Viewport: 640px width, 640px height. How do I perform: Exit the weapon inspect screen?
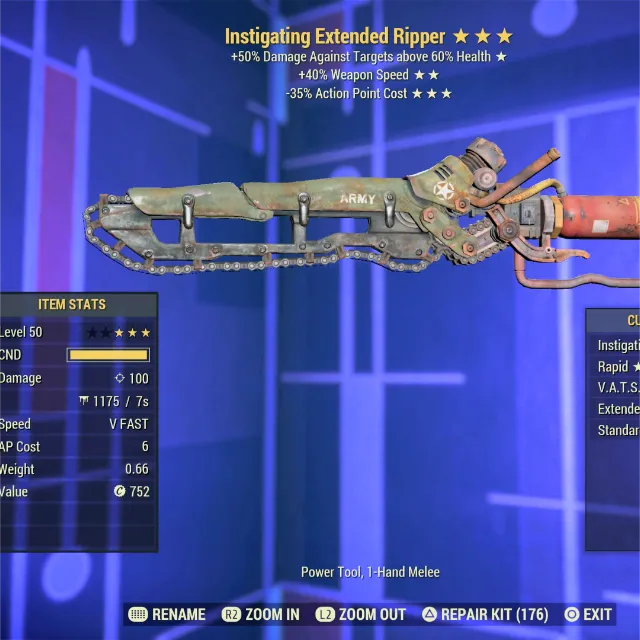tap(588, 614)
